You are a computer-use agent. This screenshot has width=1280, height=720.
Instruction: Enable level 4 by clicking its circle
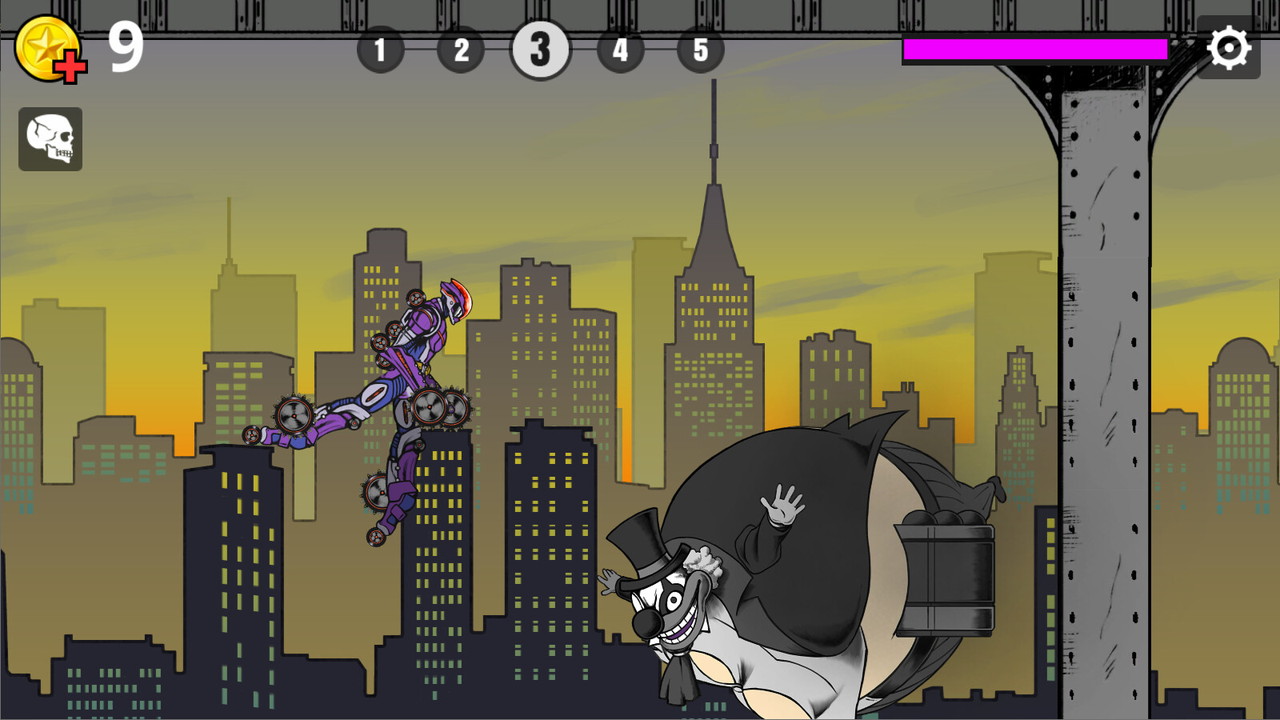pos(620,50)
